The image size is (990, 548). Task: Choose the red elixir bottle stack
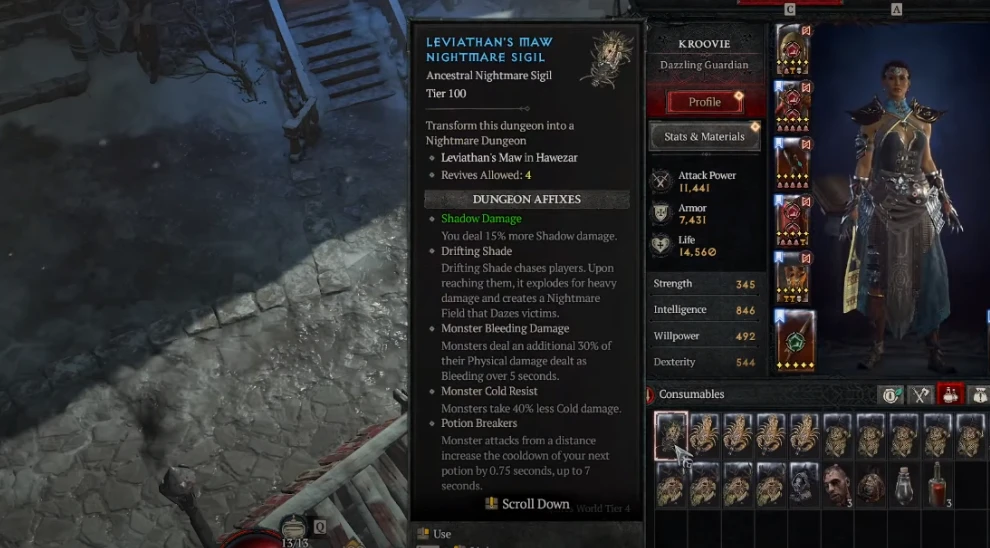click(938, 484)
